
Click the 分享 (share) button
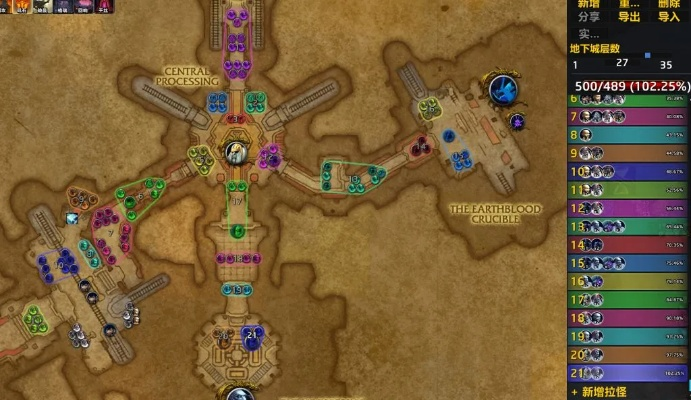589,16
